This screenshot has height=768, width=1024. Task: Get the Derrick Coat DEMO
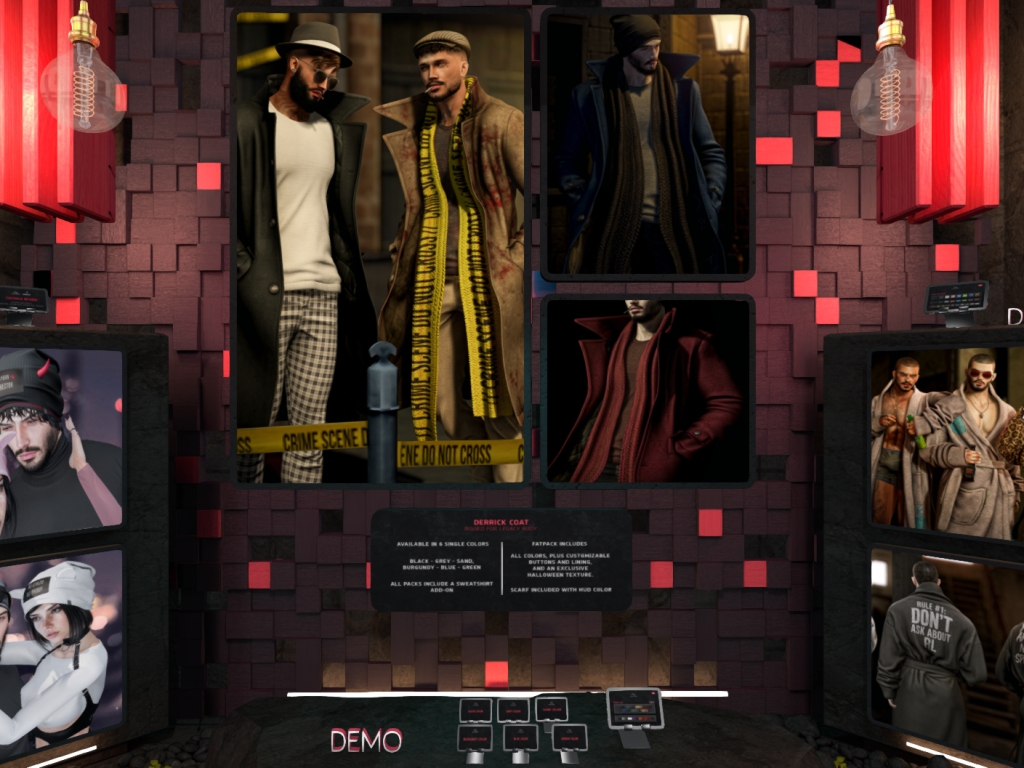tap(366, 741)
